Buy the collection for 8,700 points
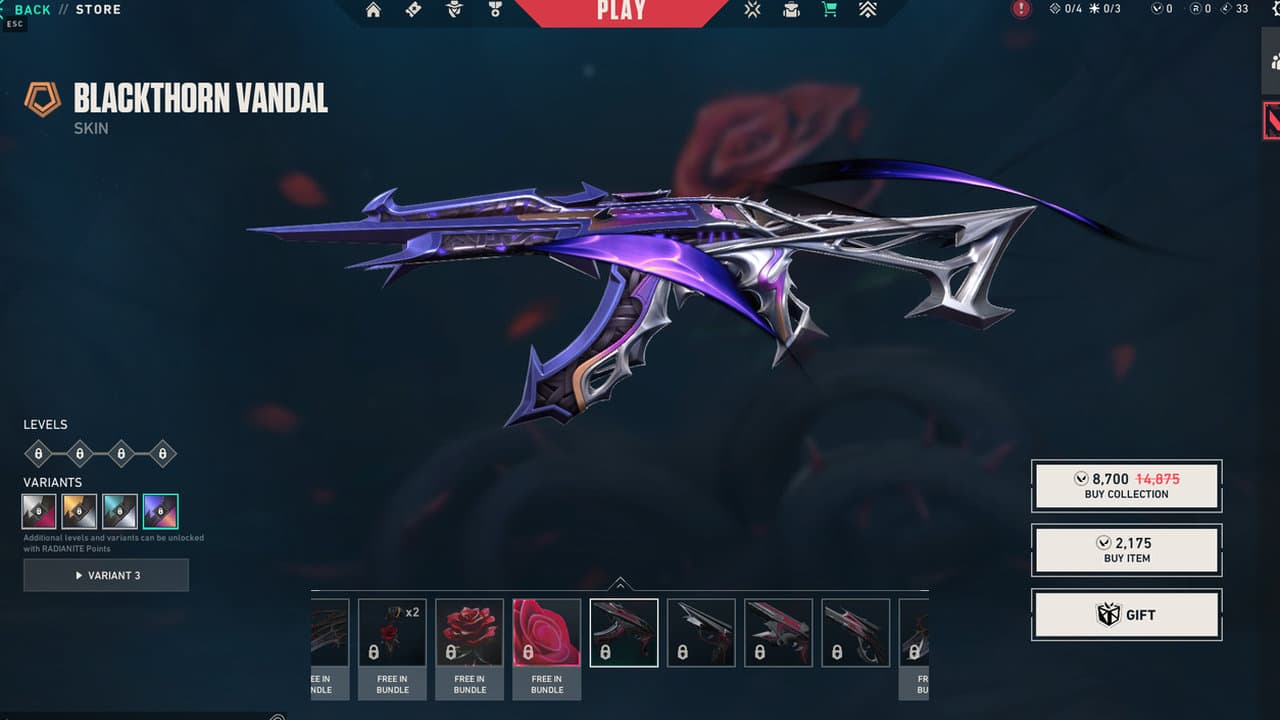This screenshot has width=1280, height=720. click(1126, 485)
